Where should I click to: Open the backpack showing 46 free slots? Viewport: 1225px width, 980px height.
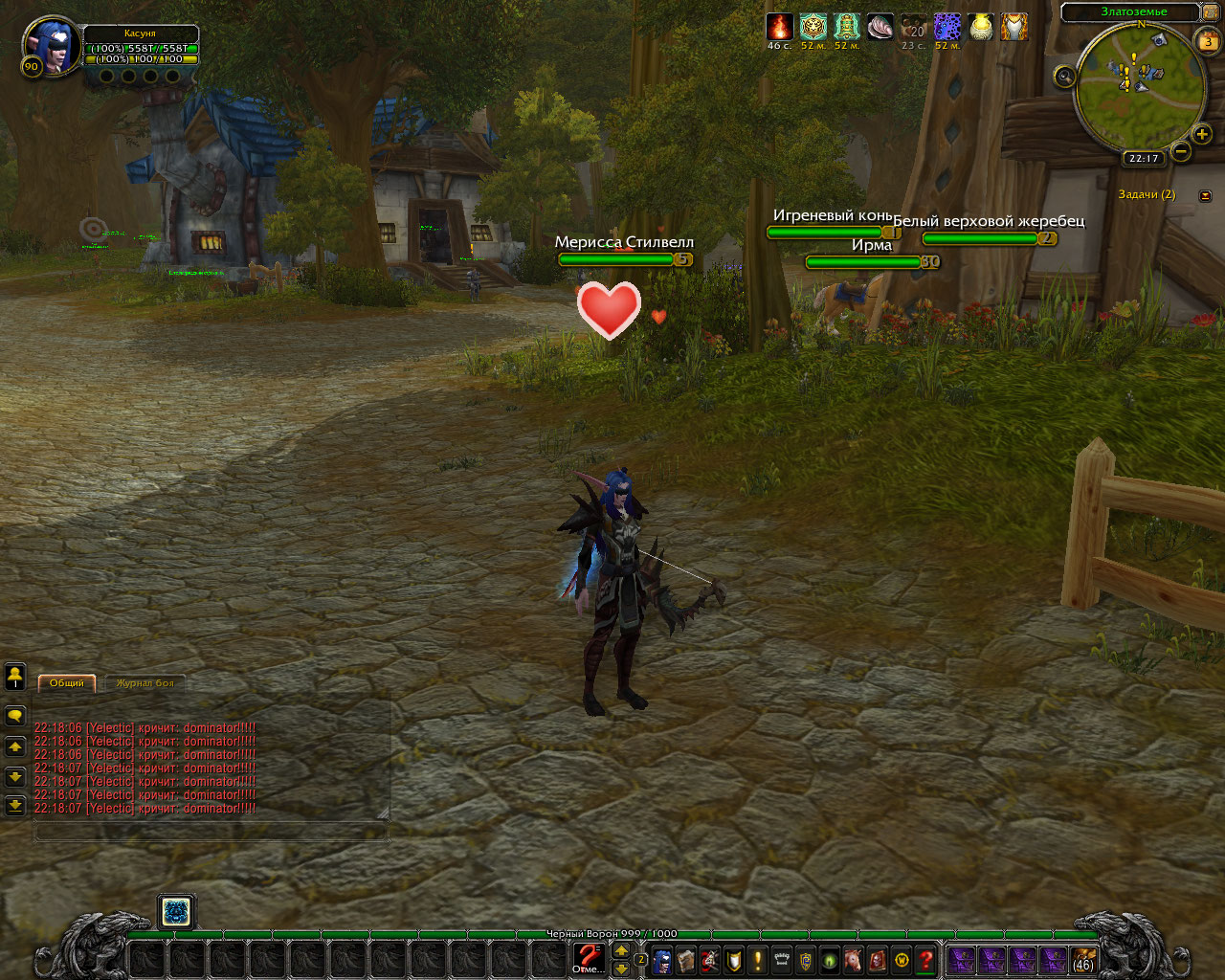pyautogui.click(x=1083, y=959)
